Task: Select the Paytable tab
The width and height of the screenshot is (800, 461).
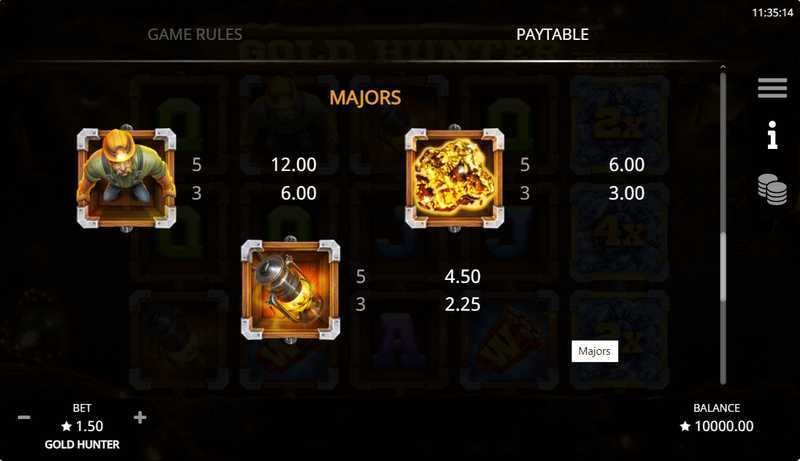Action: click(552, 34)
